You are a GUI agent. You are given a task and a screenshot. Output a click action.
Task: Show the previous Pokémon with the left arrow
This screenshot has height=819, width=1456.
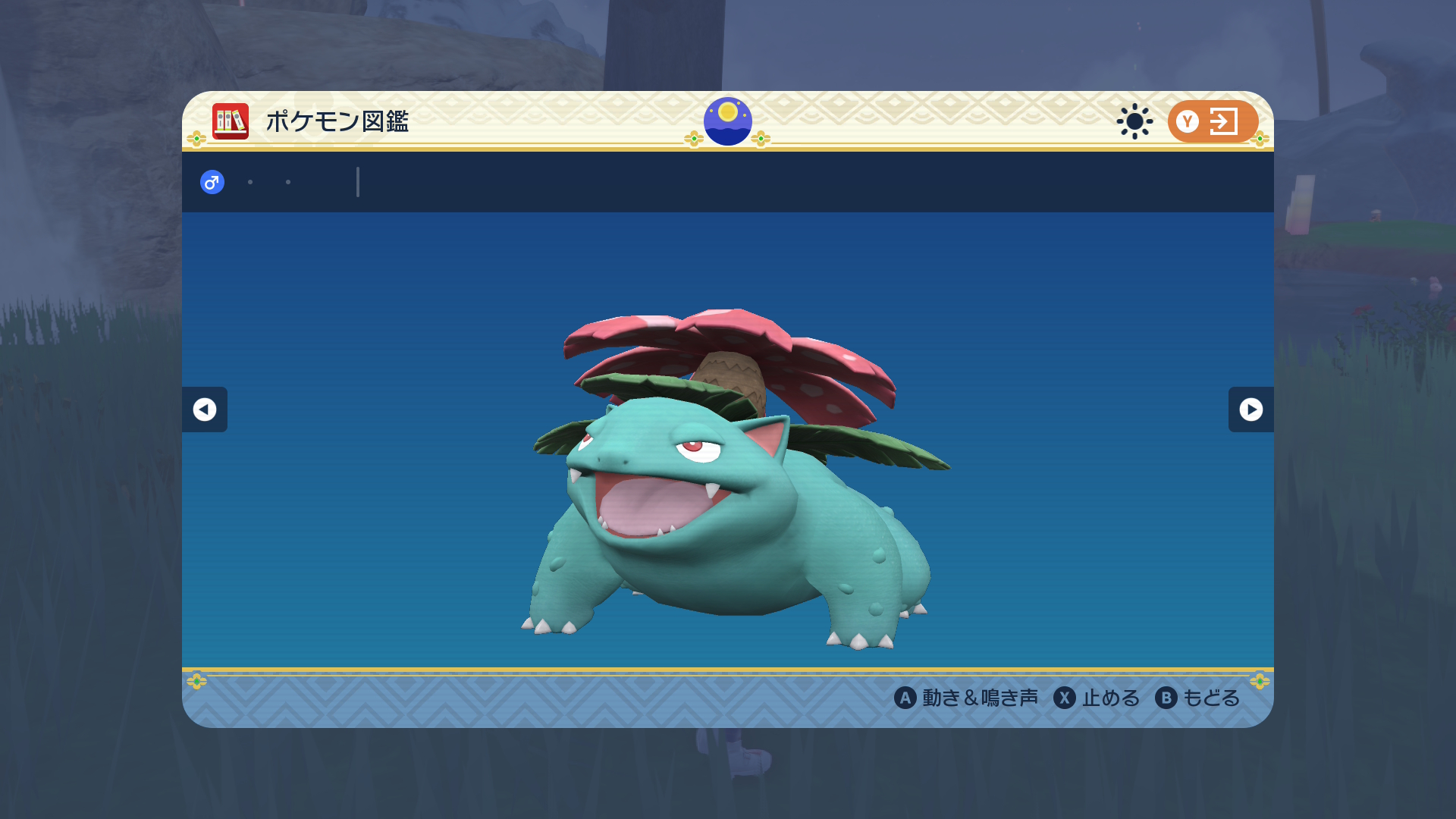pos(205,409)
